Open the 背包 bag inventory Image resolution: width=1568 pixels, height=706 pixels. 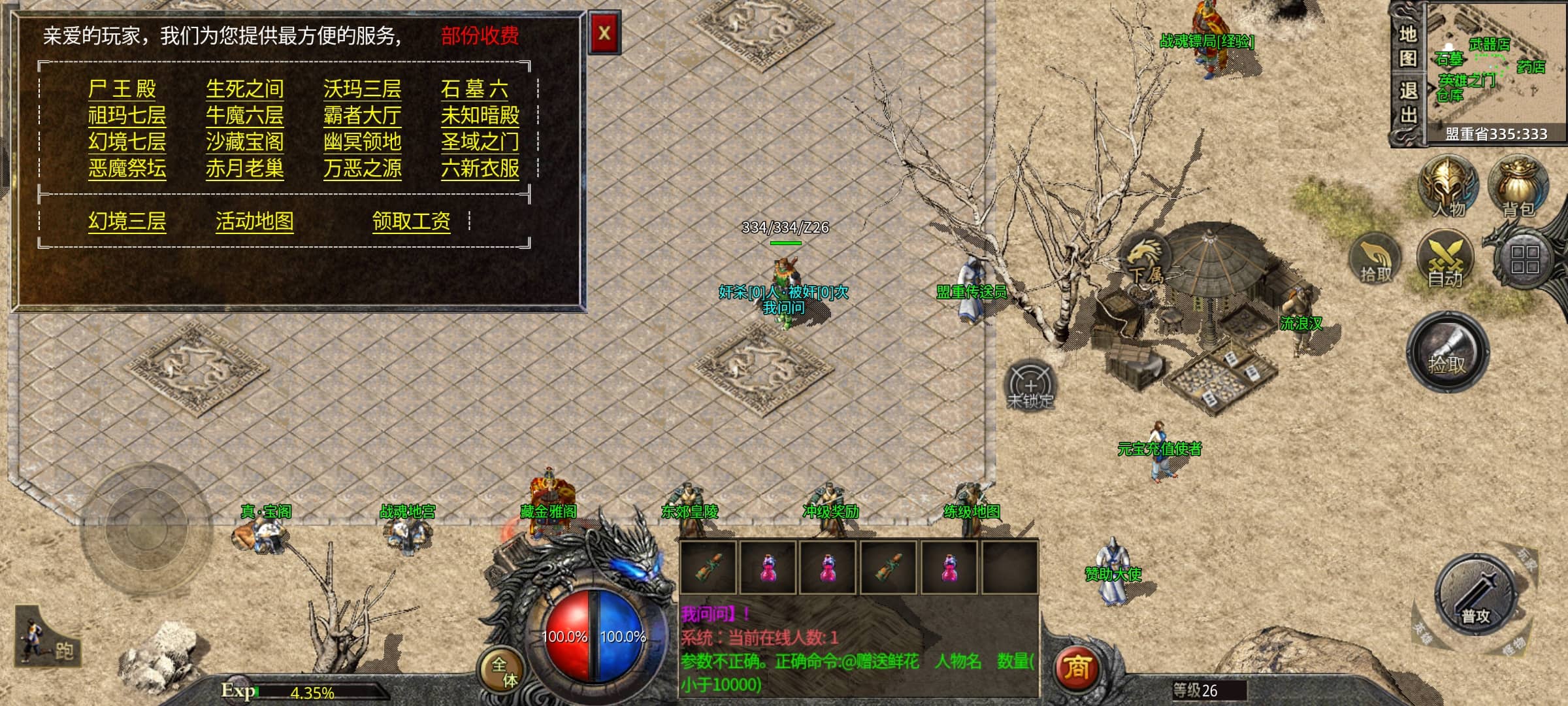tap(1518, 187)
